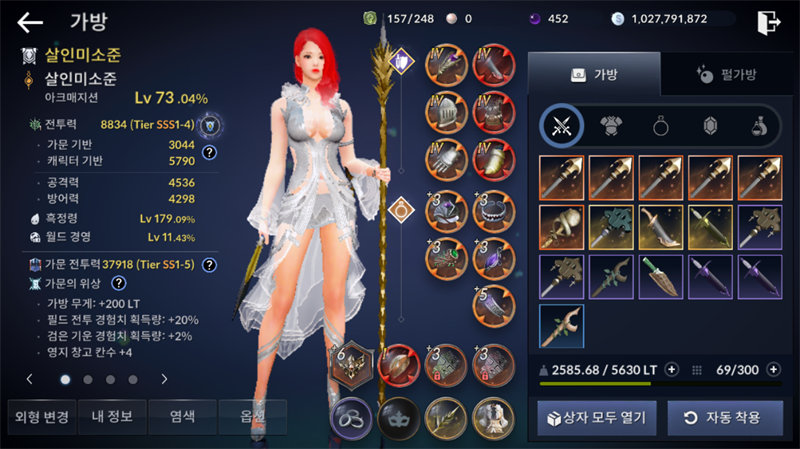Image resolution: width=800 pixels, height=449 pixels.
Task: Select the double rings equipment icon
Action: [x=351, y=415]
